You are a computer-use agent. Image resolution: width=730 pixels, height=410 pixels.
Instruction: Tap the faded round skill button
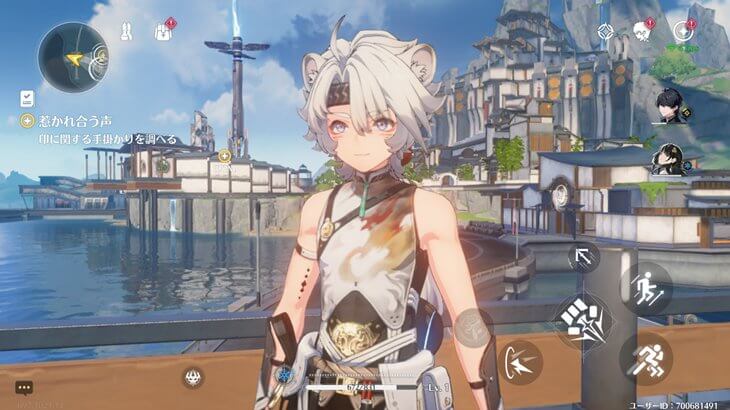point(473,324)
